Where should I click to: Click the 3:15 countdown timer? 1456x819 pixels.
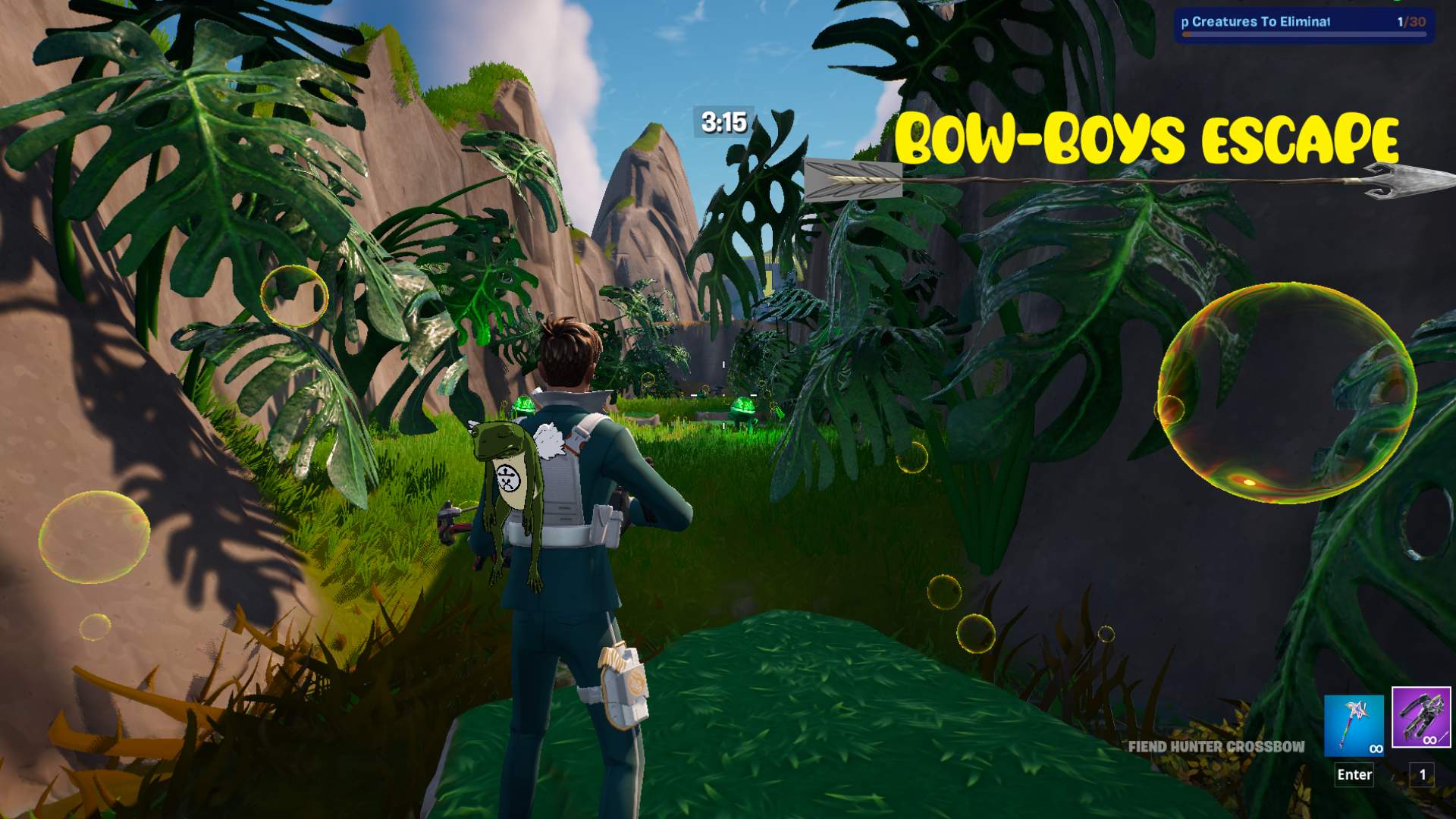pos(723,121)
